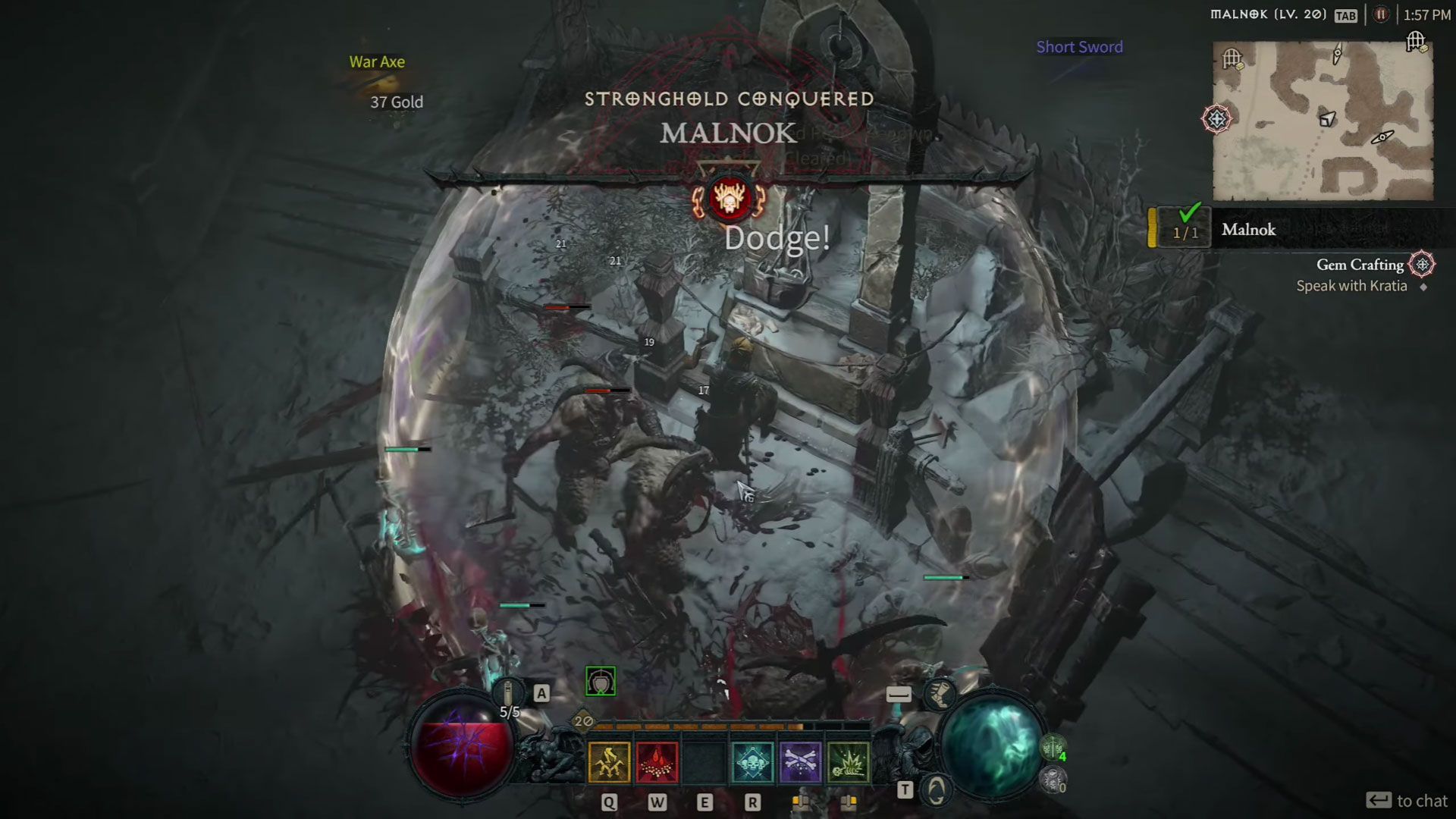
Task: Select the top-right dungeon gate map marker
Action: coord(1416,41)
